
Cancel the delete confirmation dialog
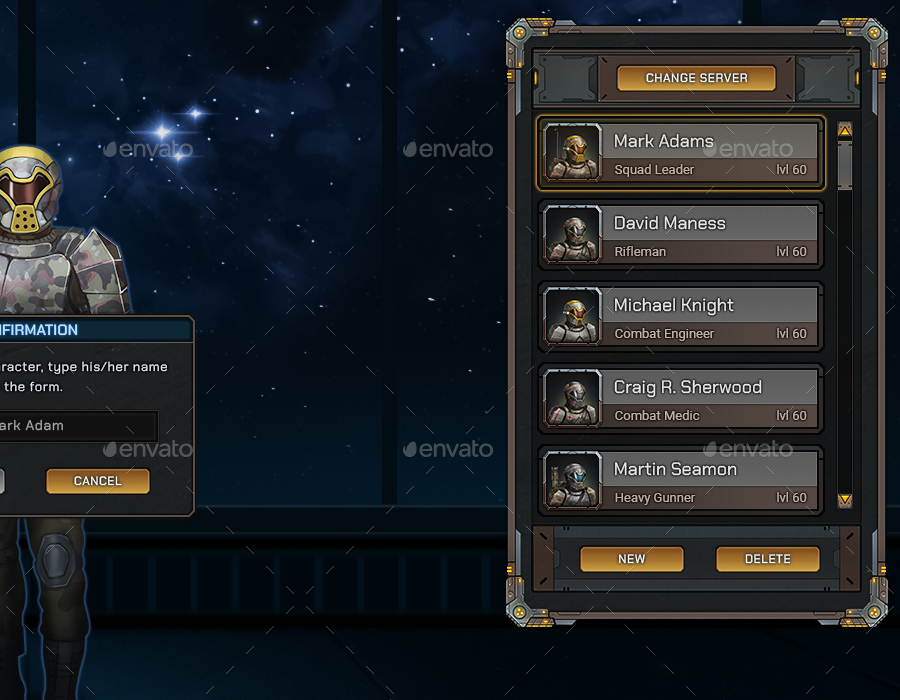click(98, 481)
